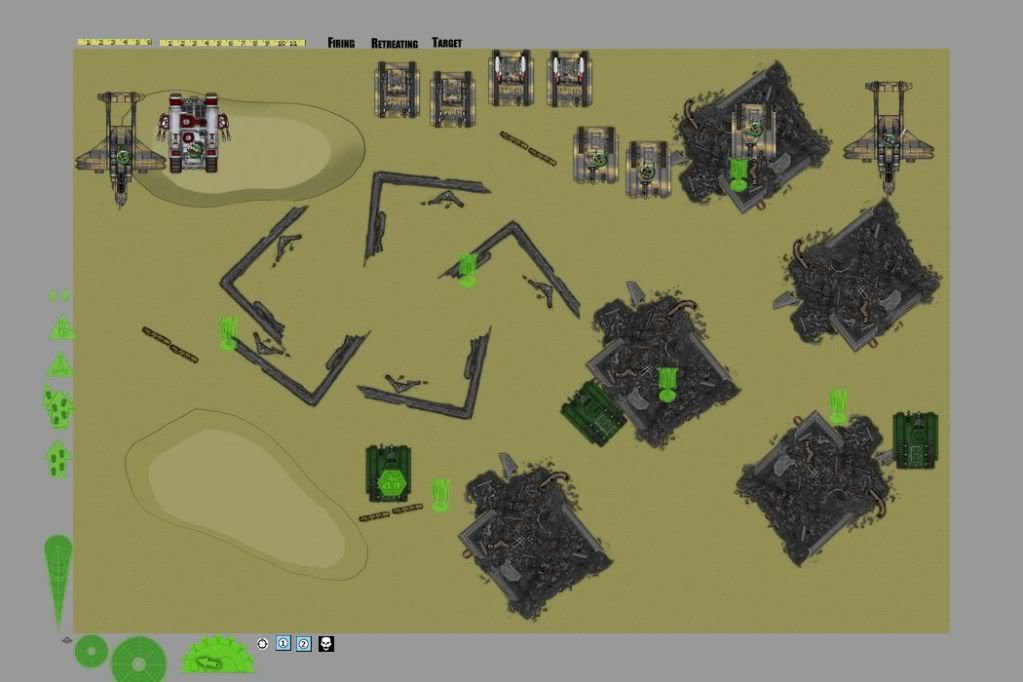
Task: Pick the skull casualty marker icon
Action: [x=326, y=643]
